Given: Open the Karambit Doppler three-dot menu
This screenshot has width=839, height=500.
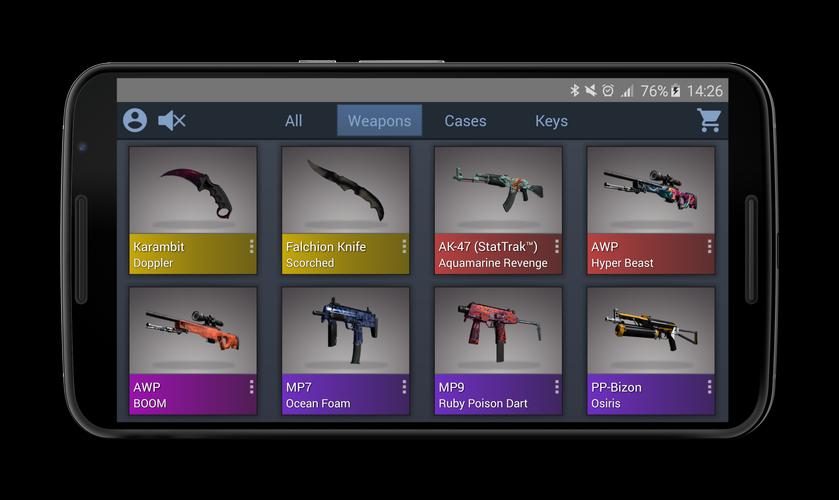Looking at the screenshot, I should pos(251,246).
